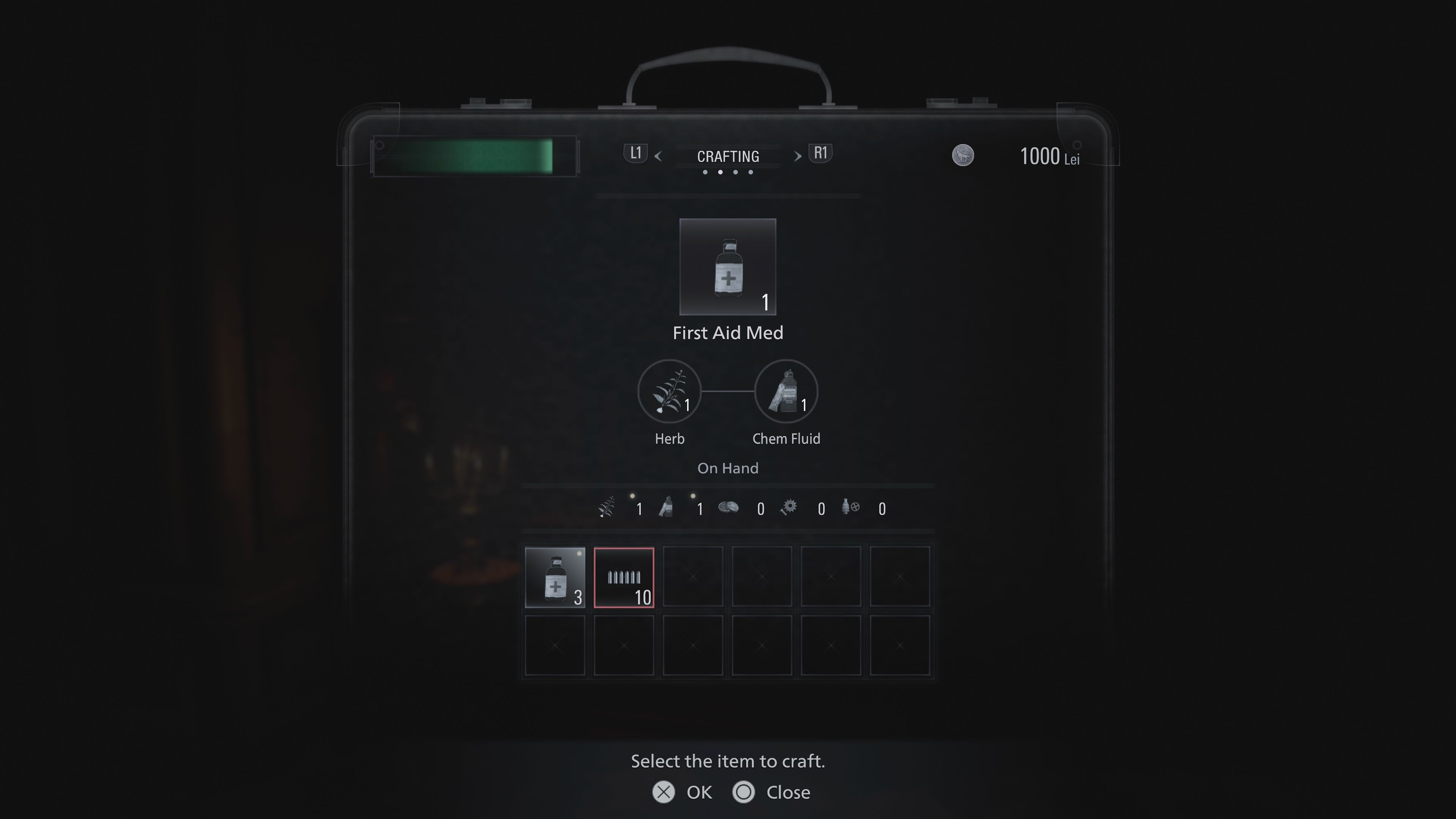Click the left arrow beside CRAFTING
The width and height of the screenshot is (1456, 819).
[659, 156]
